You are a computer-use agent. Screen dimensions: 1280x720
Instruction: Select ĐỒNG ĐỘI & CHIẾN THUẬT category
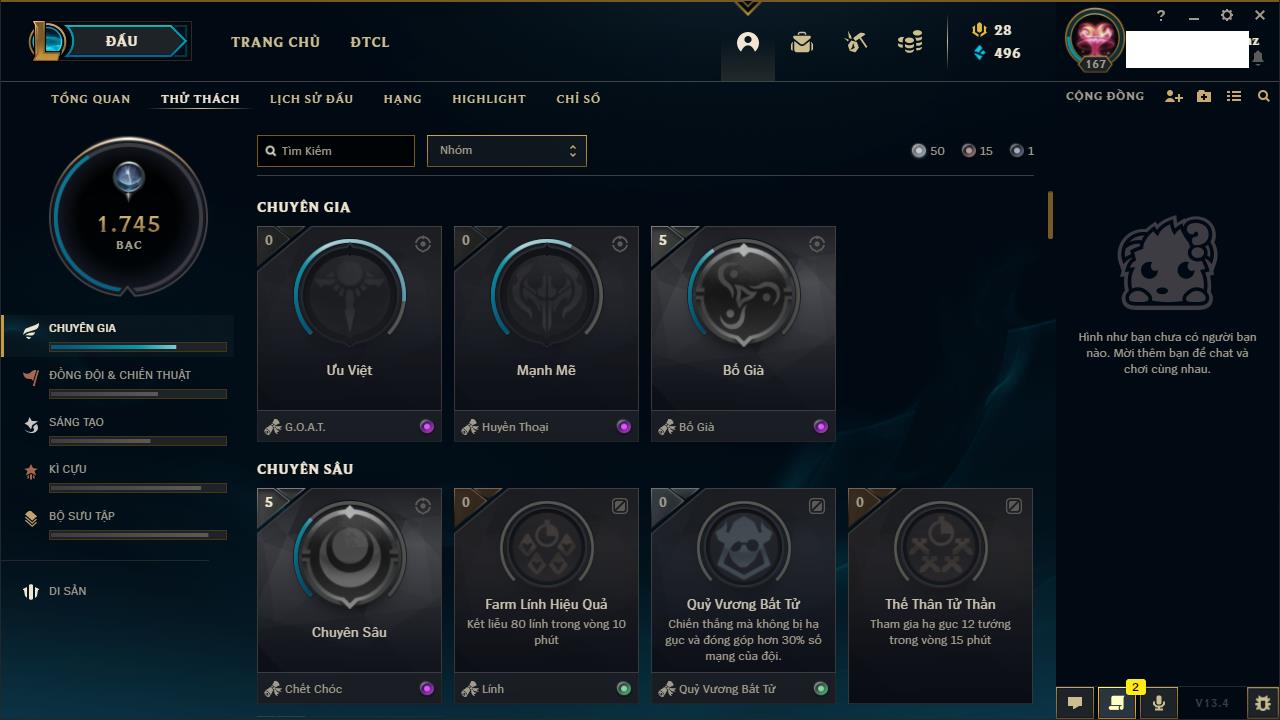(120, 375)
